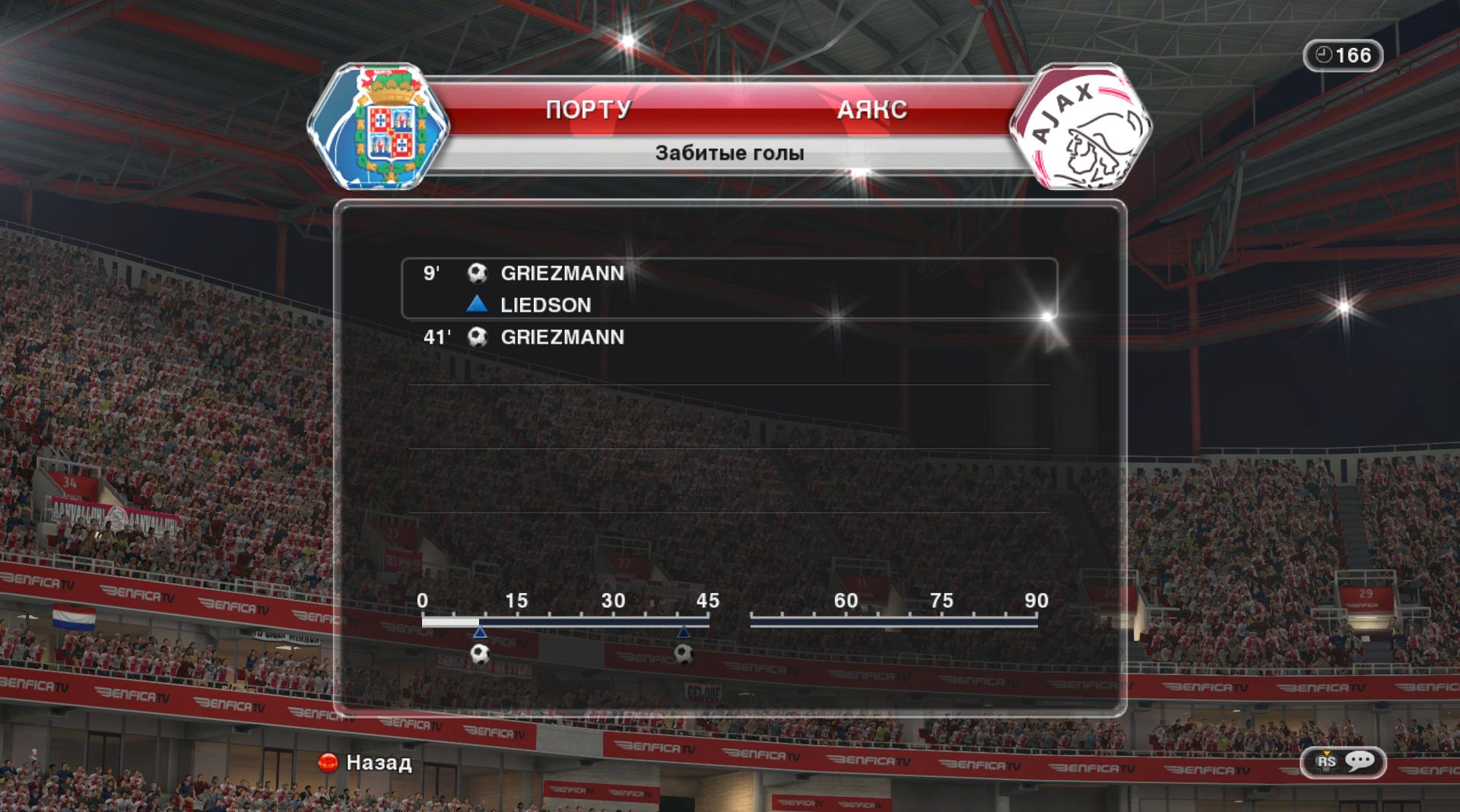Screen dimensions: 1460x812
Task: Select the 9' Griezmann goal entry
Action: click(562, 274)
